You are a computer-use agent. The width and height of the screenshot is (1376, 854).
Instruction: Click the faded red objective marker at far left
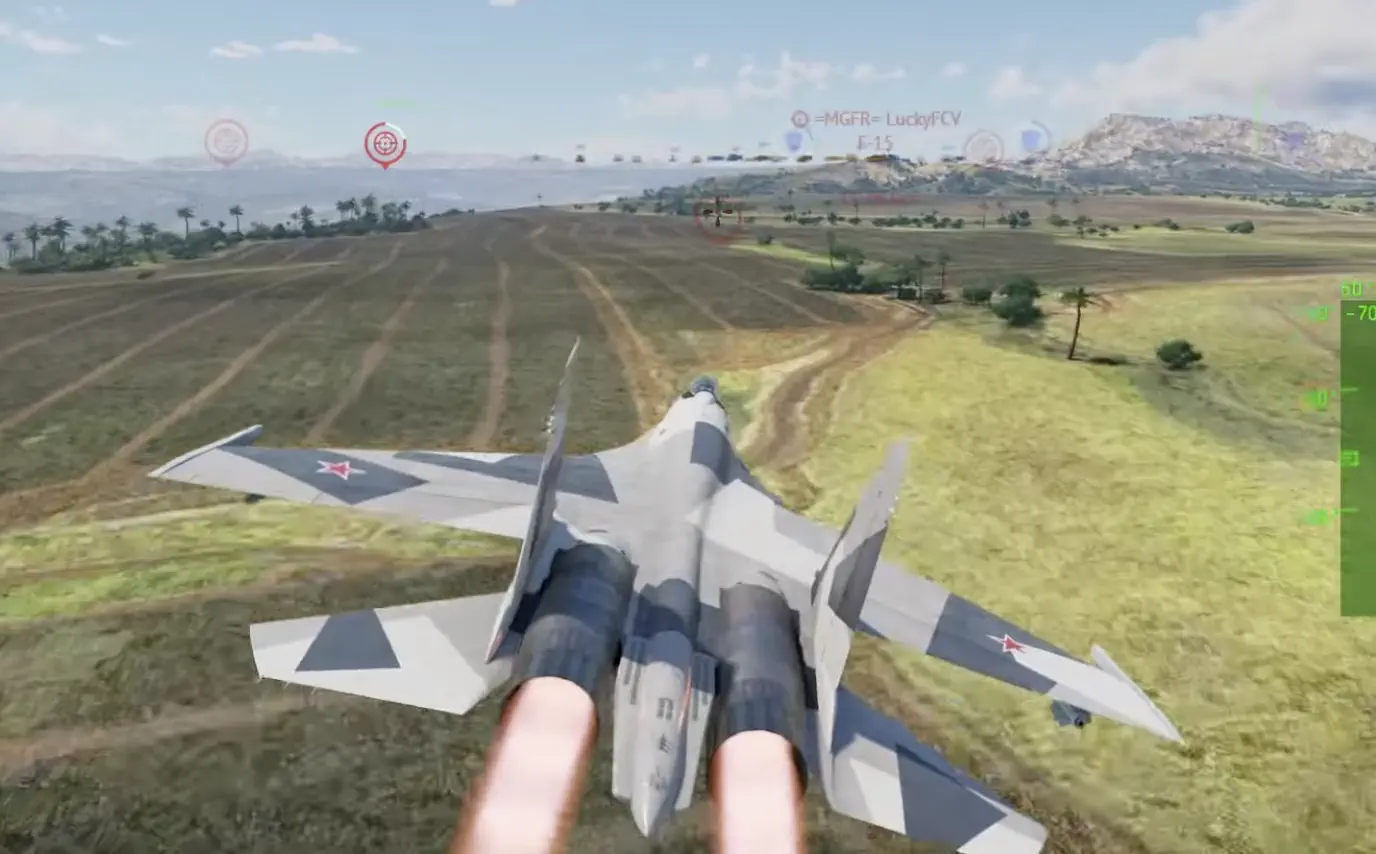coord(227,143)
